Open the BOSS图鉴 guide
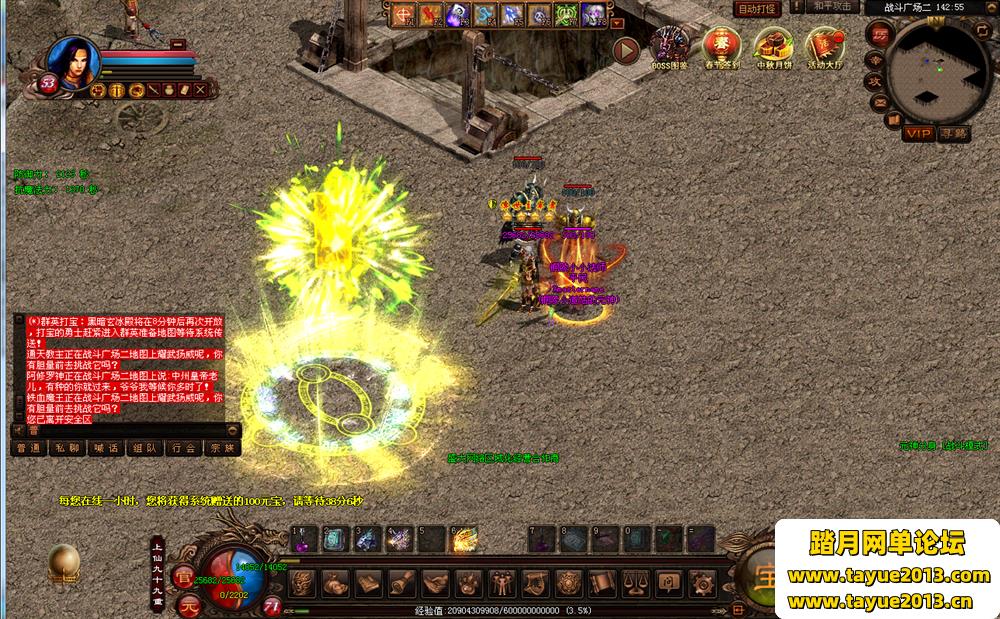Viewport: 1000px width, 619px height. [x=669, y=46]
